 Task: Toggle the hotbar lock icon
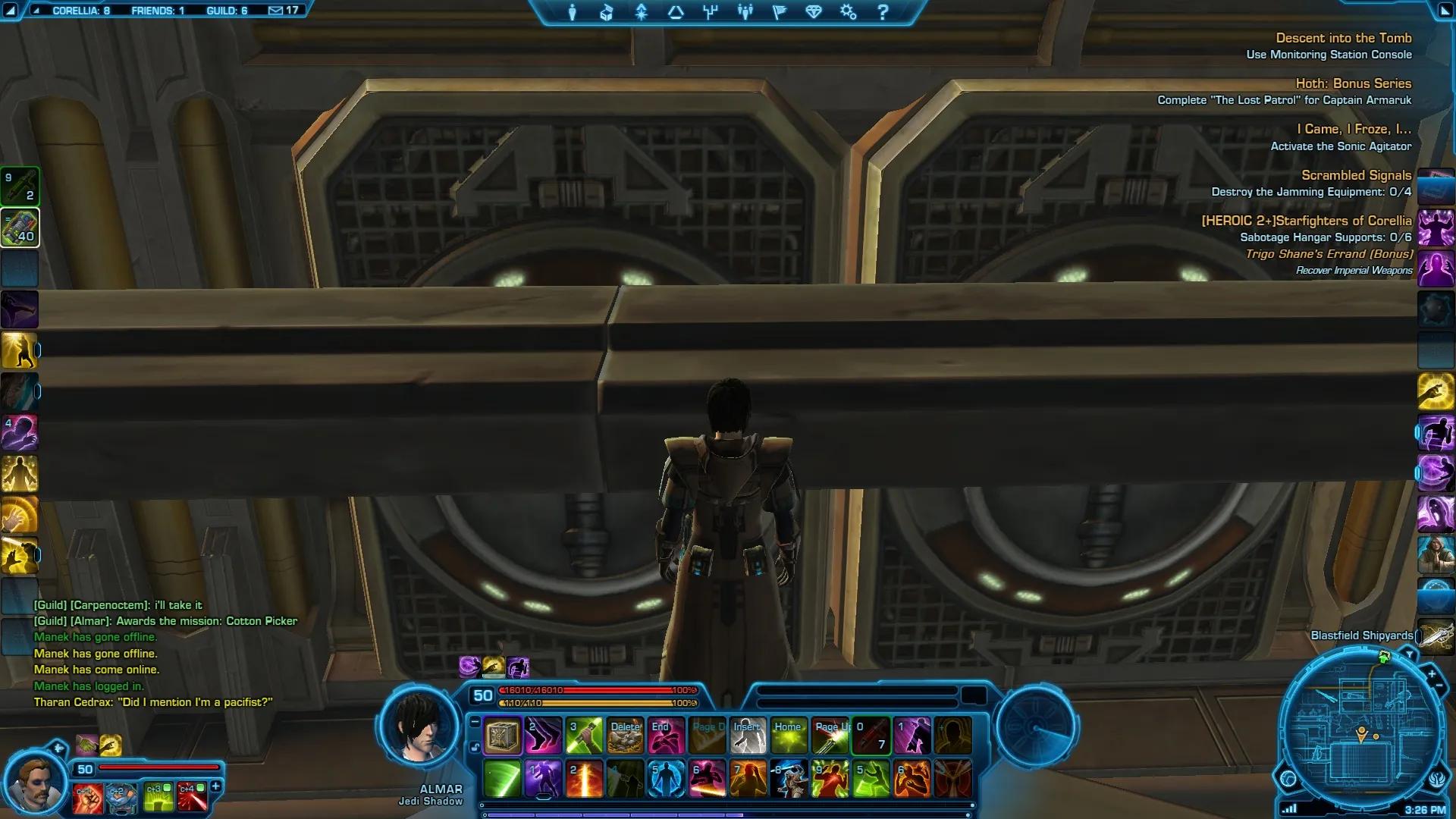pyautogui.click(x=475, y=747)
